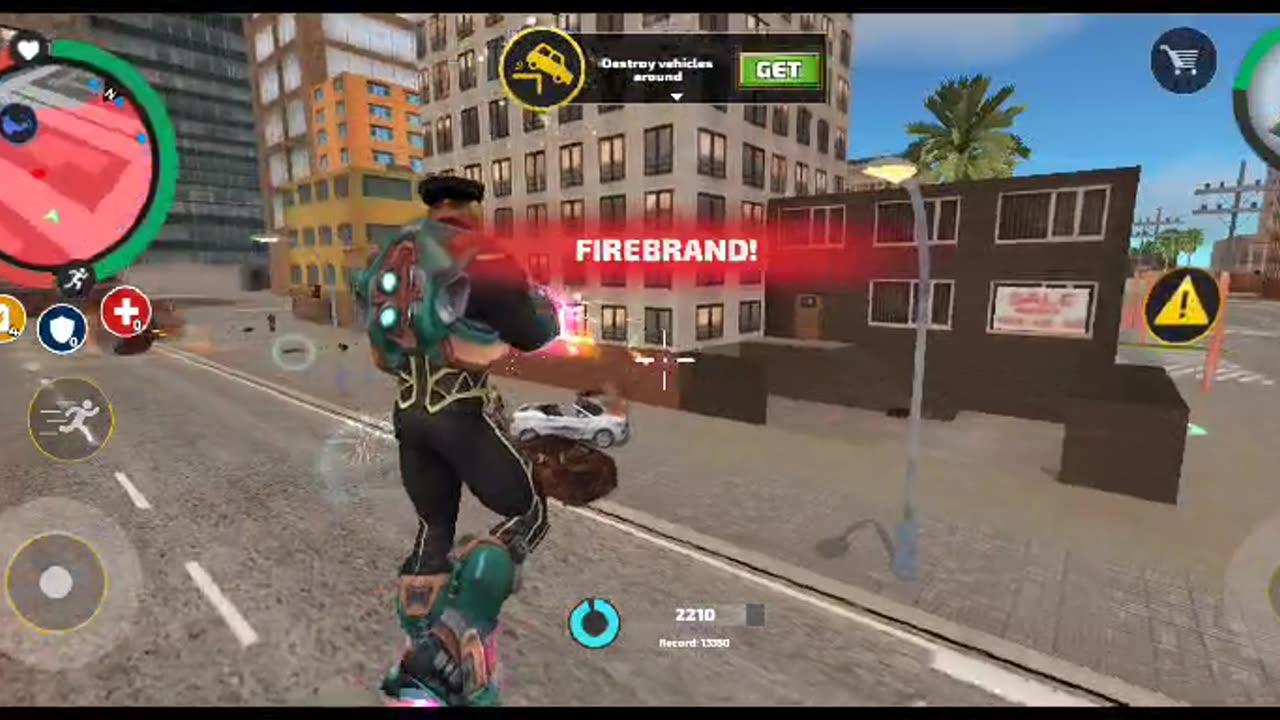Viewport: 1280px width, 720px height.
Task: Tap the Record: 13380 label
Action: click(x=695, y=643)
